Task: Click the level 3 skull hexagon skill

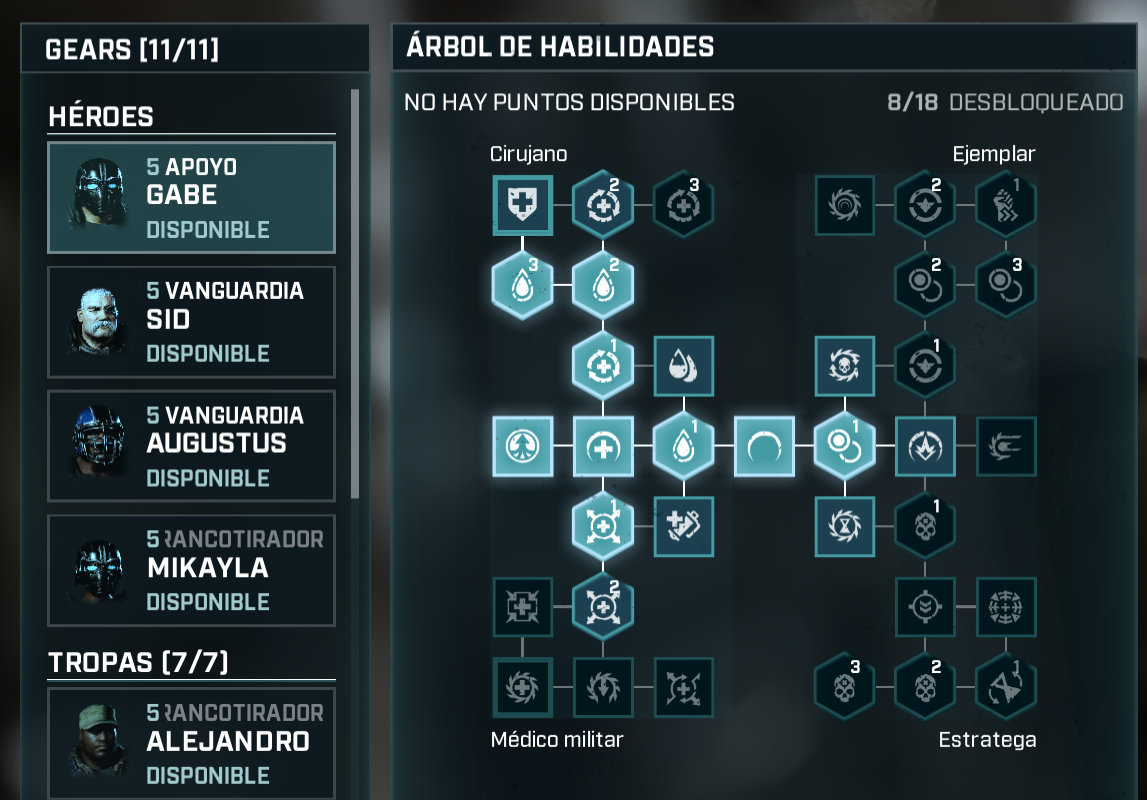Action: (x=845, y=687)
